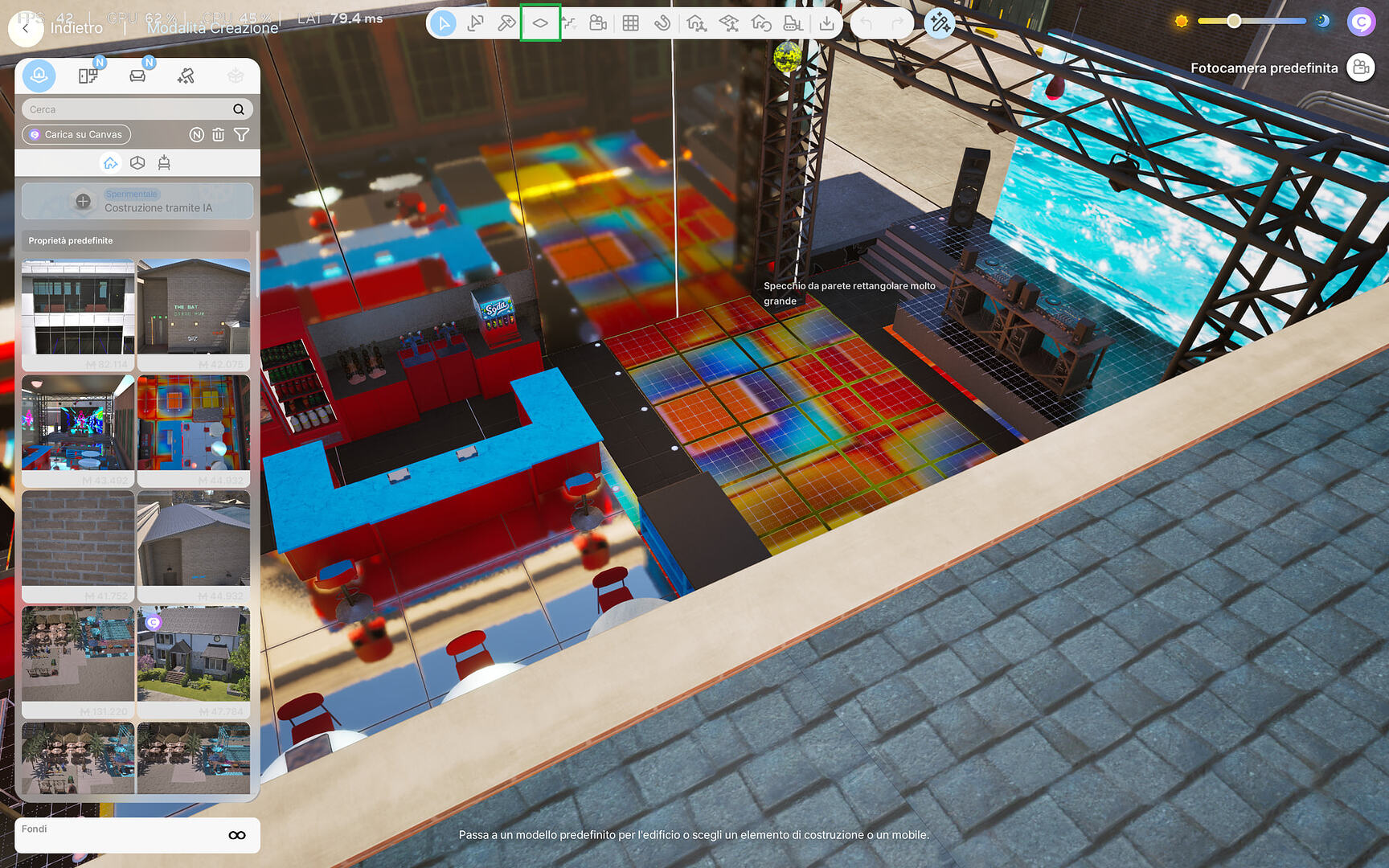Click the trash icon in the panel
The image size is (1389, 868).
click(218, 134)
